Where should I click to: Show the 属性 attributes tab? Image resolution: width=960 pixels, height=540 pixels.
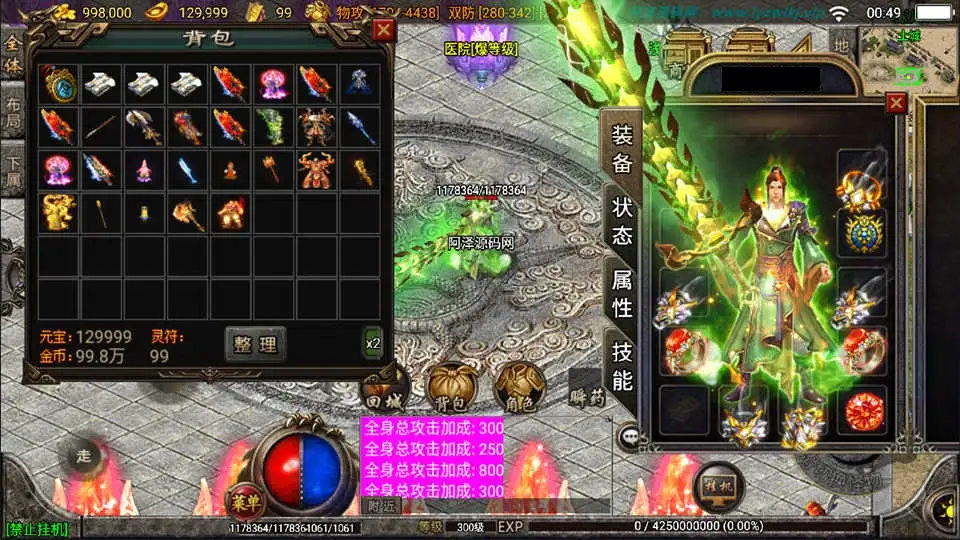[x=622, y=294]
